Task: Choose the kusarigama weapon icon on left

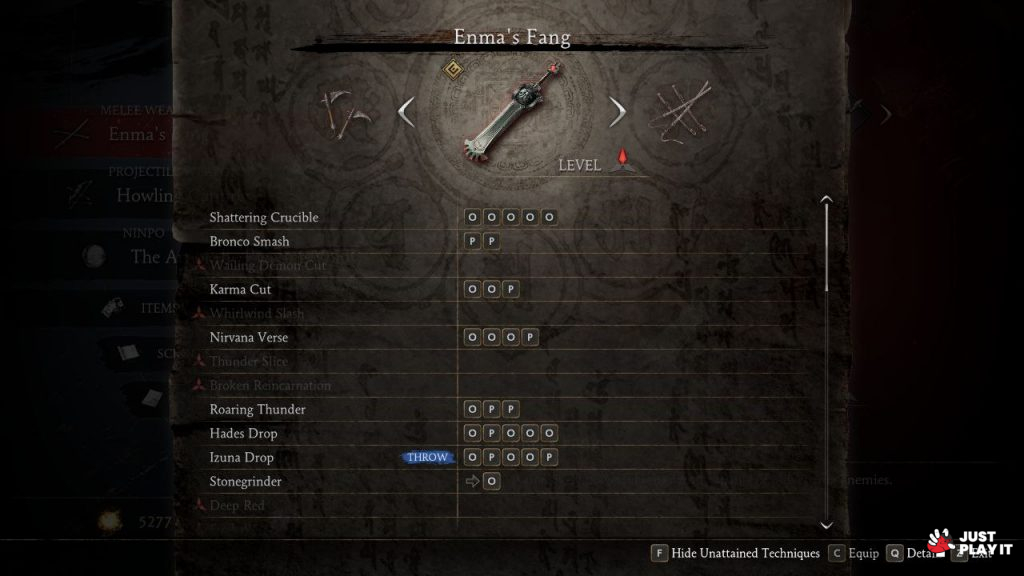Action: pos(346,114)
